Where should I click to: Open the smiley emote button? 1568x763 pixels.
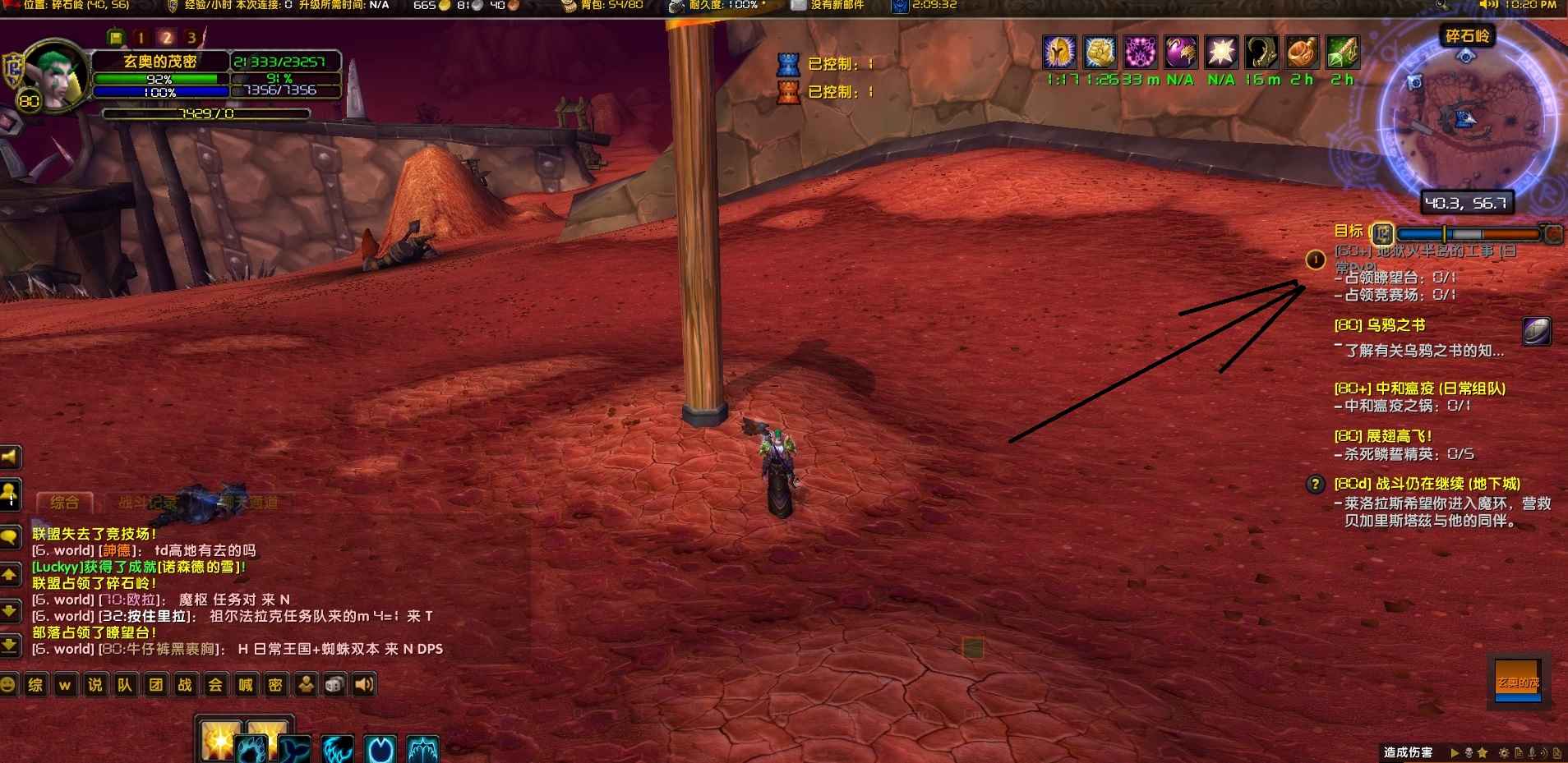coord(8,684)
